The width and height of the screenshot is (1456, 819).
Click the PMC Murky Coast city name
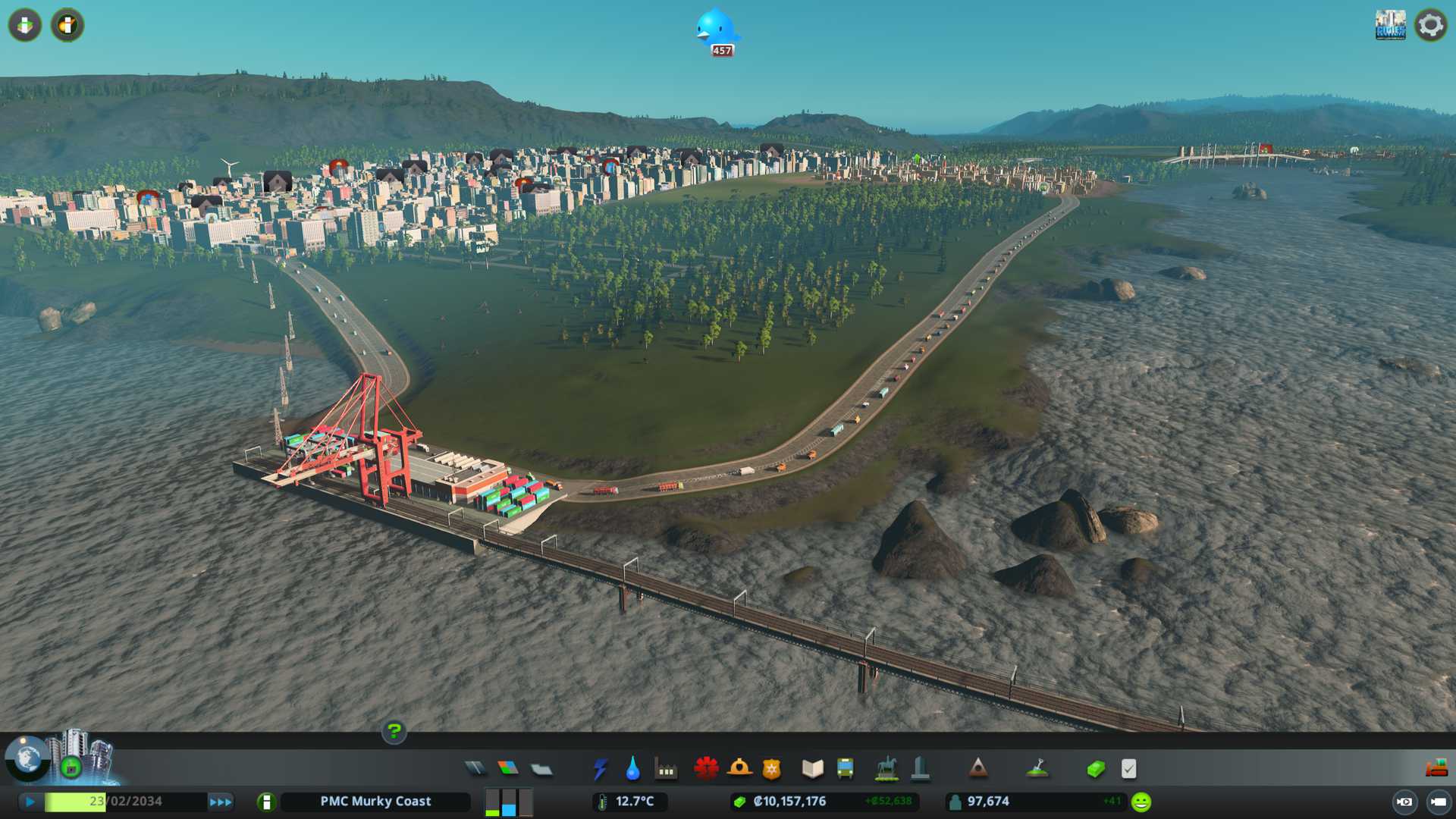tap(375, 802)
